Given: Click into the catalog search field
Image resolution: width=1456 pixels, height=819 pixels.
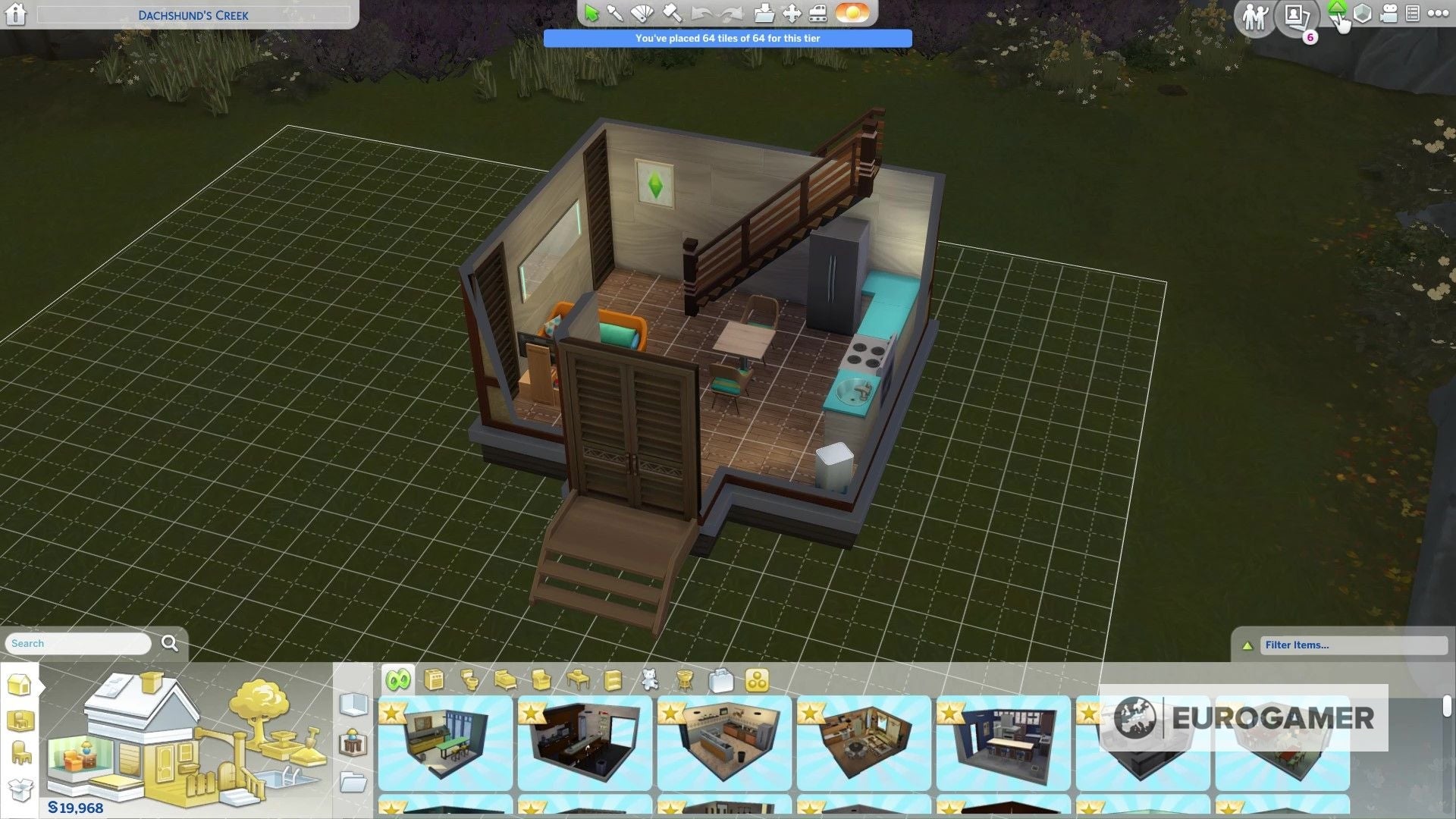Looking at the screenshot, I should pyautogui.click(x=76, y=643).
